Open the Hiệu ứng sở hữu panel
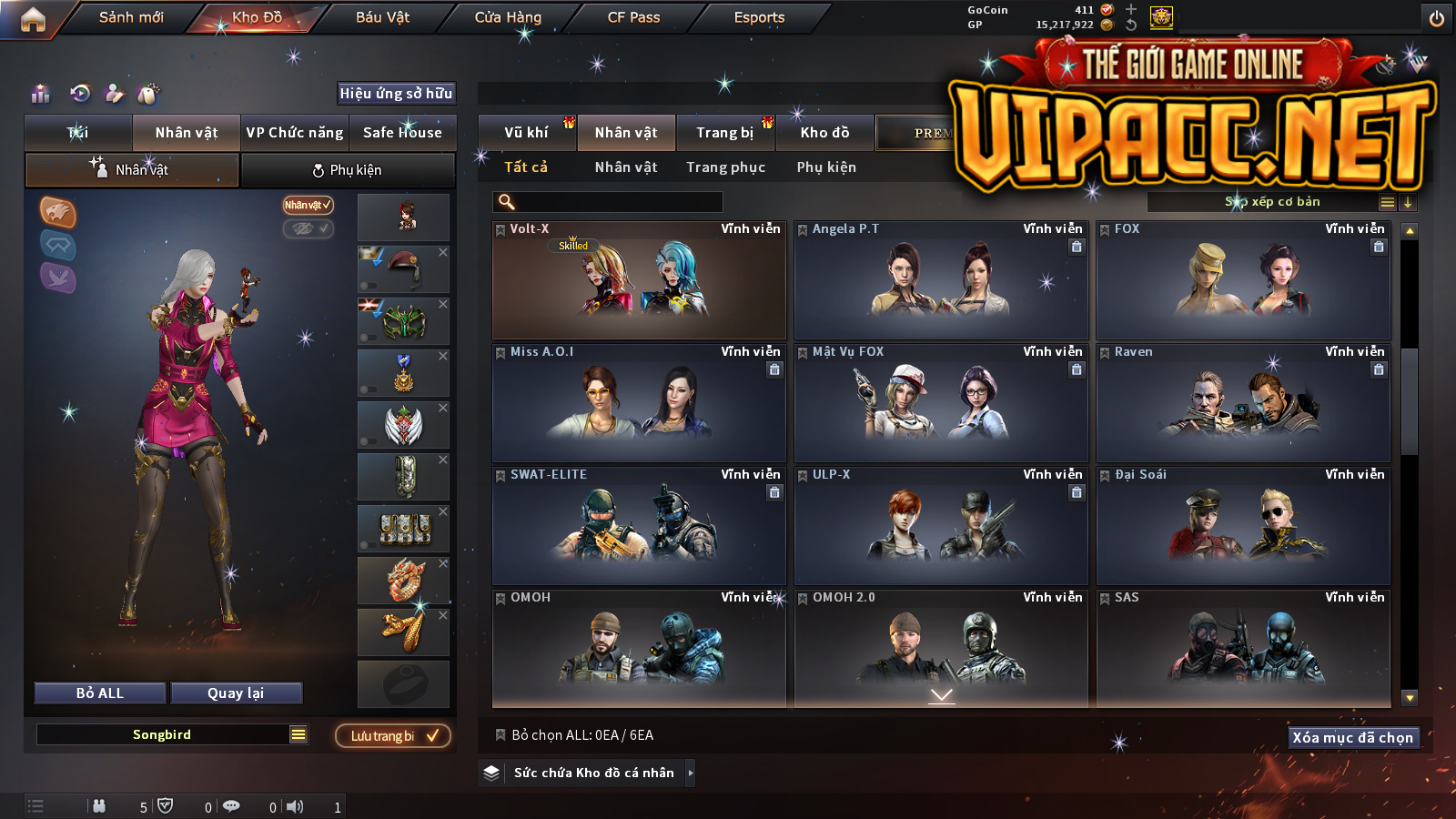Image resolution: width=1456 pixels, height=819 pixels. tap(396, 94)
